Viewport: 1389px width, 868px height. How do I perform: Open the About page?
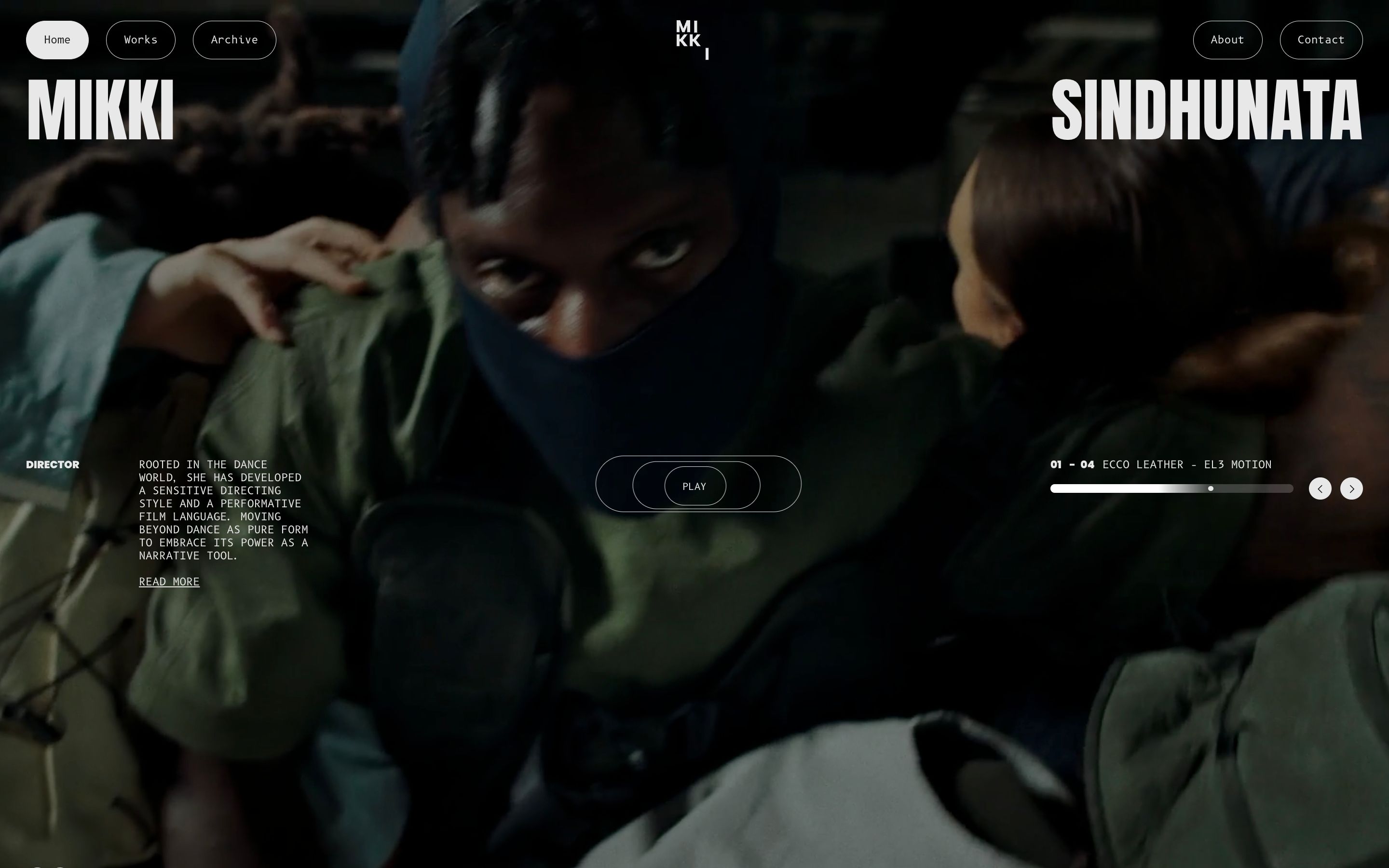(x=1227, y=40)
